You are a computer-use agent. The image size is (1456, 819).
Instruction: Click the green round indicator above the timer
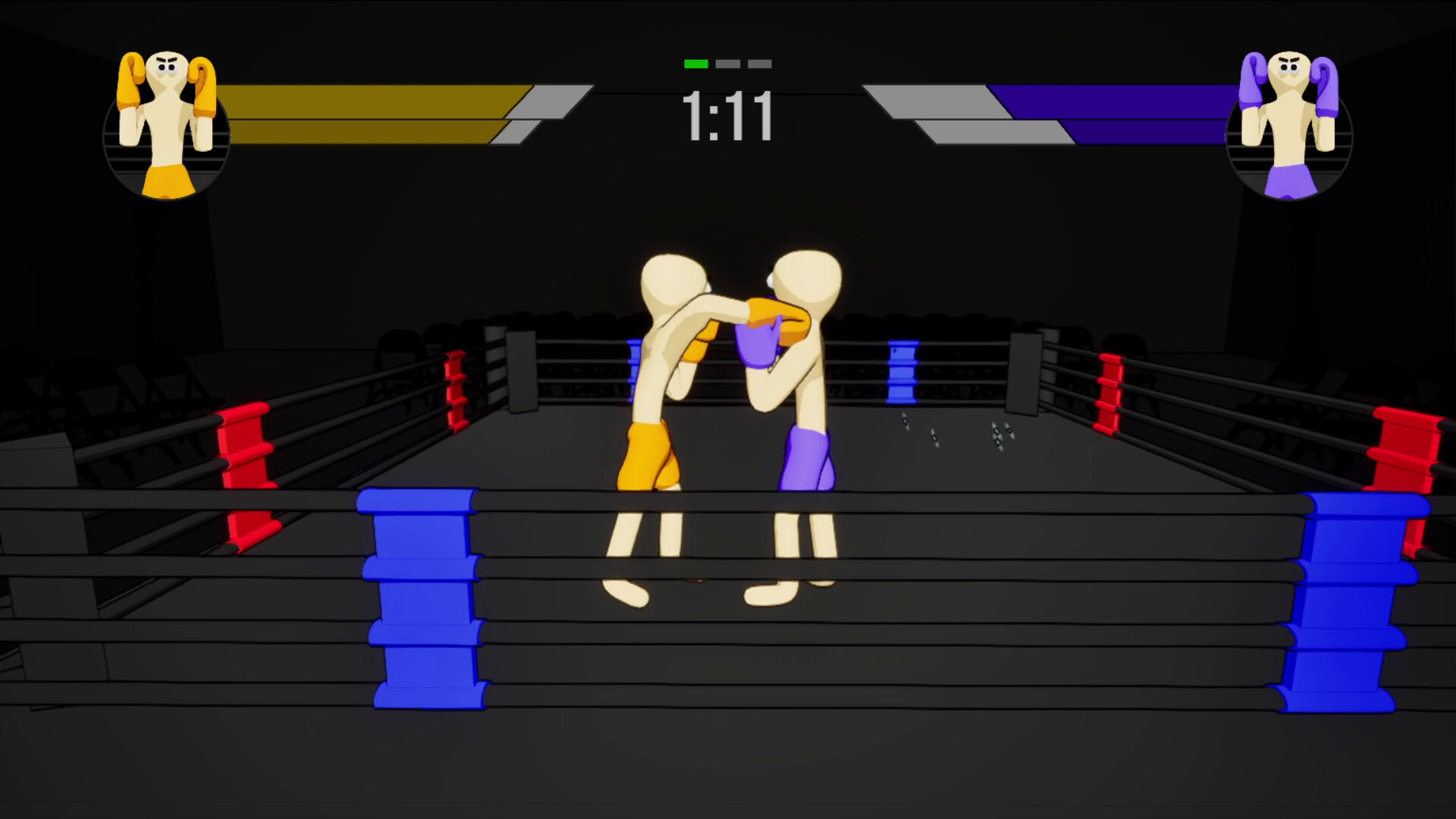(x=696, y=64)
